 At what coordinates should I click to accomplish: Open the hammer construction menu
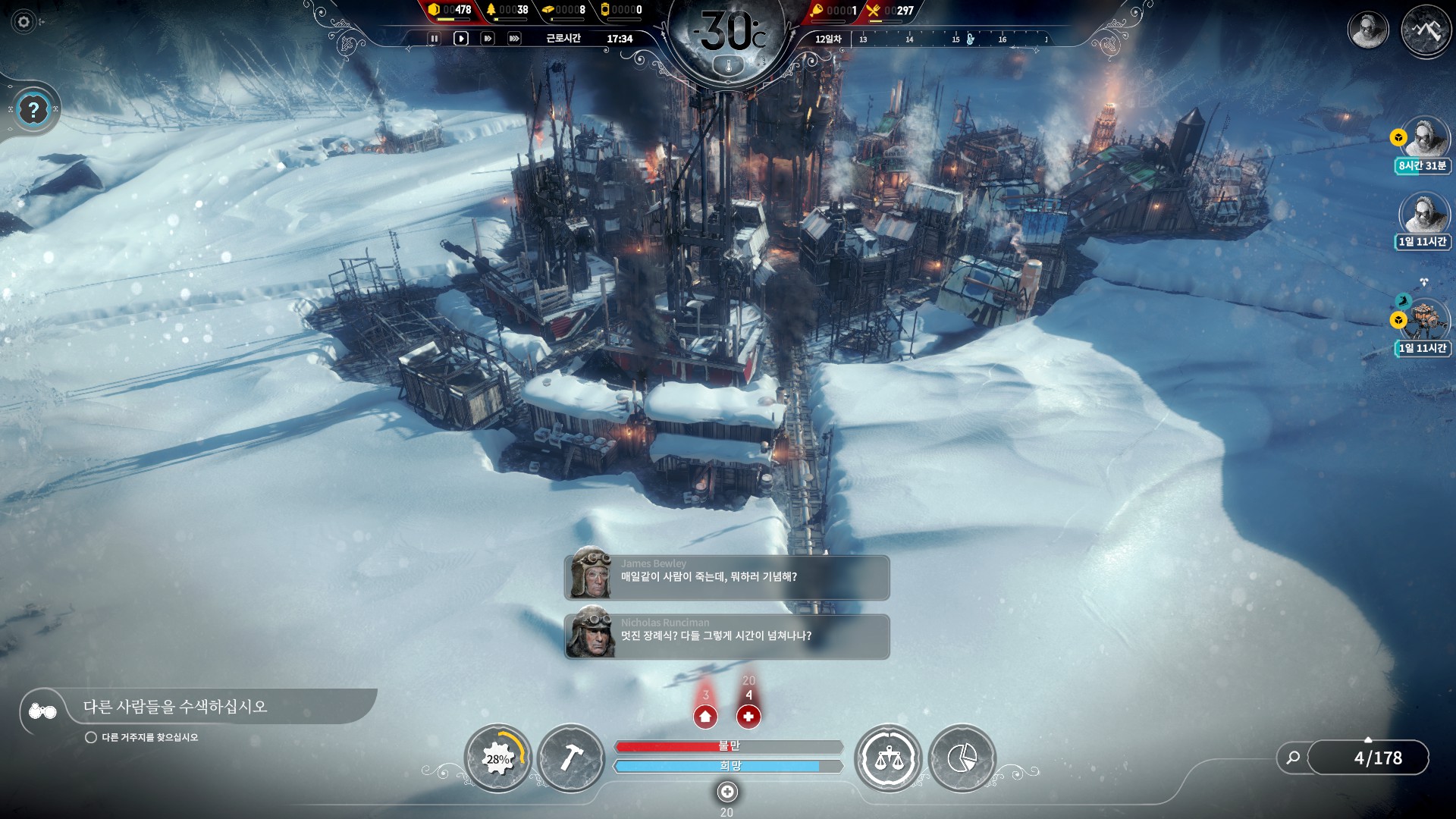click(571, 758)
